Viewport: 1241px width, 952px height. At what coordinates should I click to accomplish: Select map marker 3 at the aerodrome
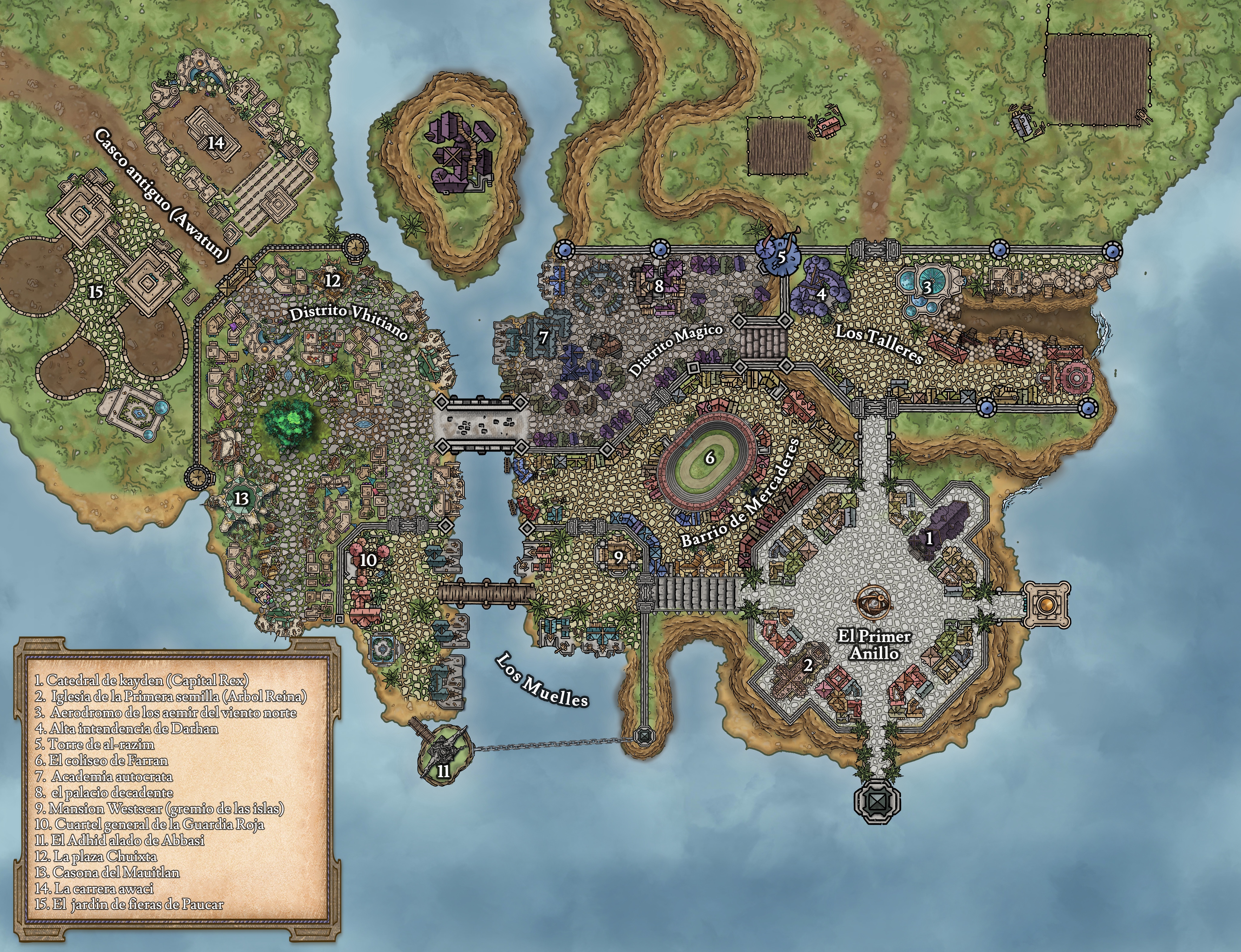pyautogui.click(x=927, y=287)
